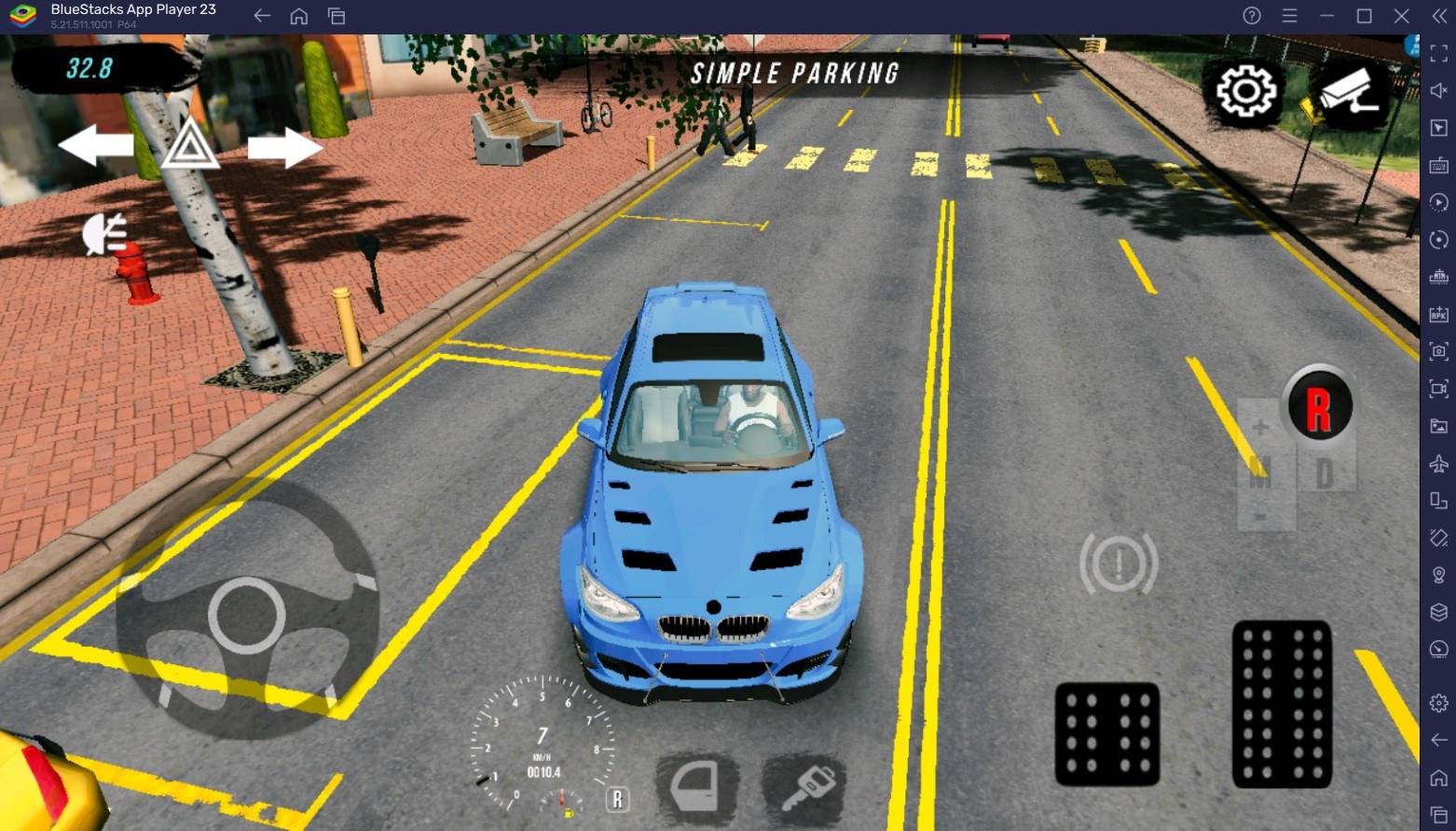Tap the accelerator pedal
The image size is (1456, 831).
pos(1282,703)
